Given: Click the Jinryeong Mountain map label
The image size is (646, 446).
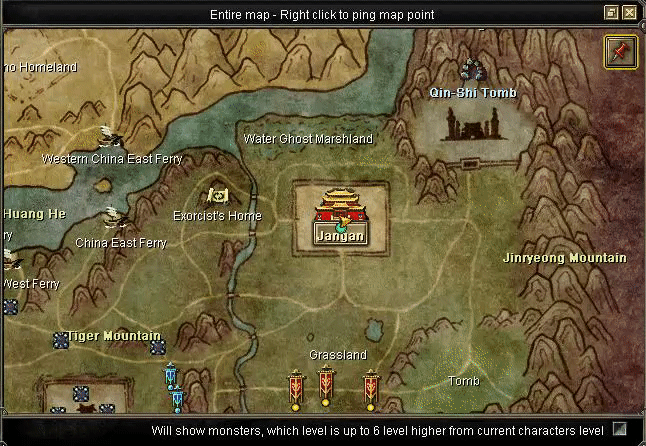Looking at the screenshot, I should pos(564,258).
